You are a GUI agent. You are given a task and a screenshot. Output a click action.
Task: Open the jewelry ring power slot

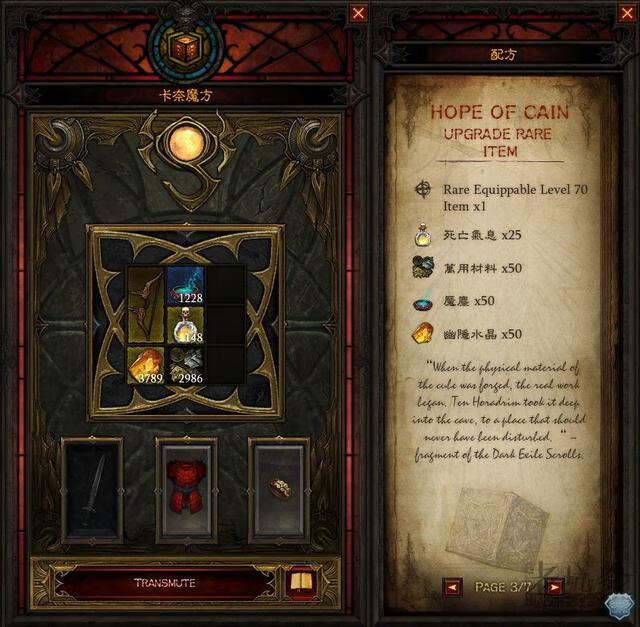[279, 490]
